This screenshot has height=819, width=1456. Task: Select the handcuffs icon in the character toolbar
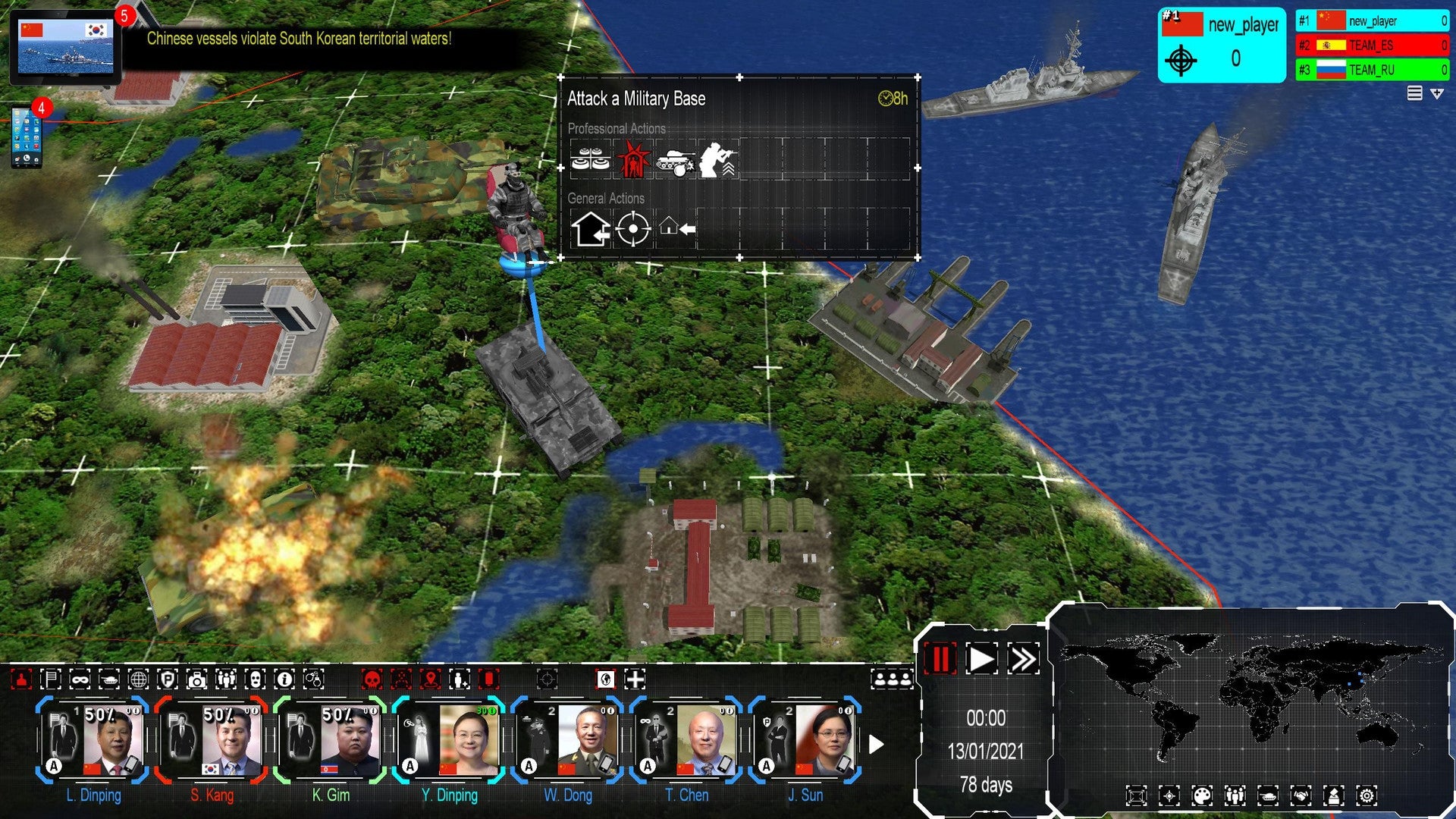pos(313,679)
